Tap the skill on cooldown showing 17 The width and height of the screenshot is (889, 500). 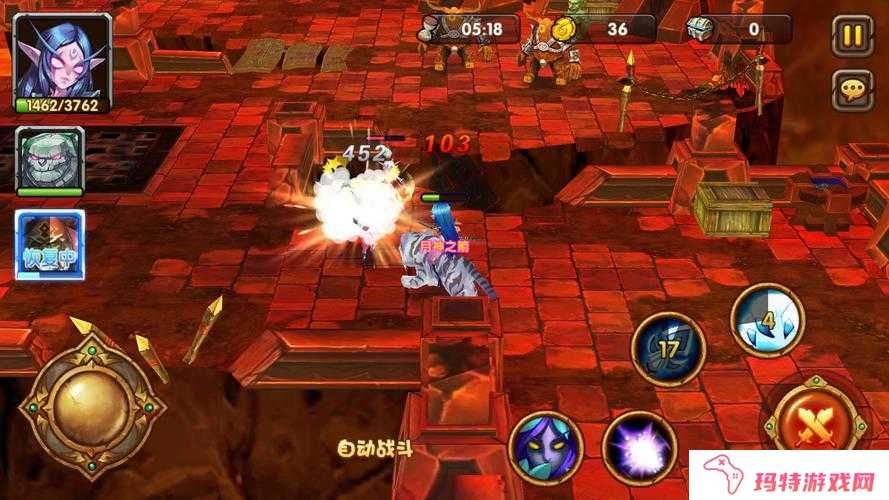click(669, 349)
